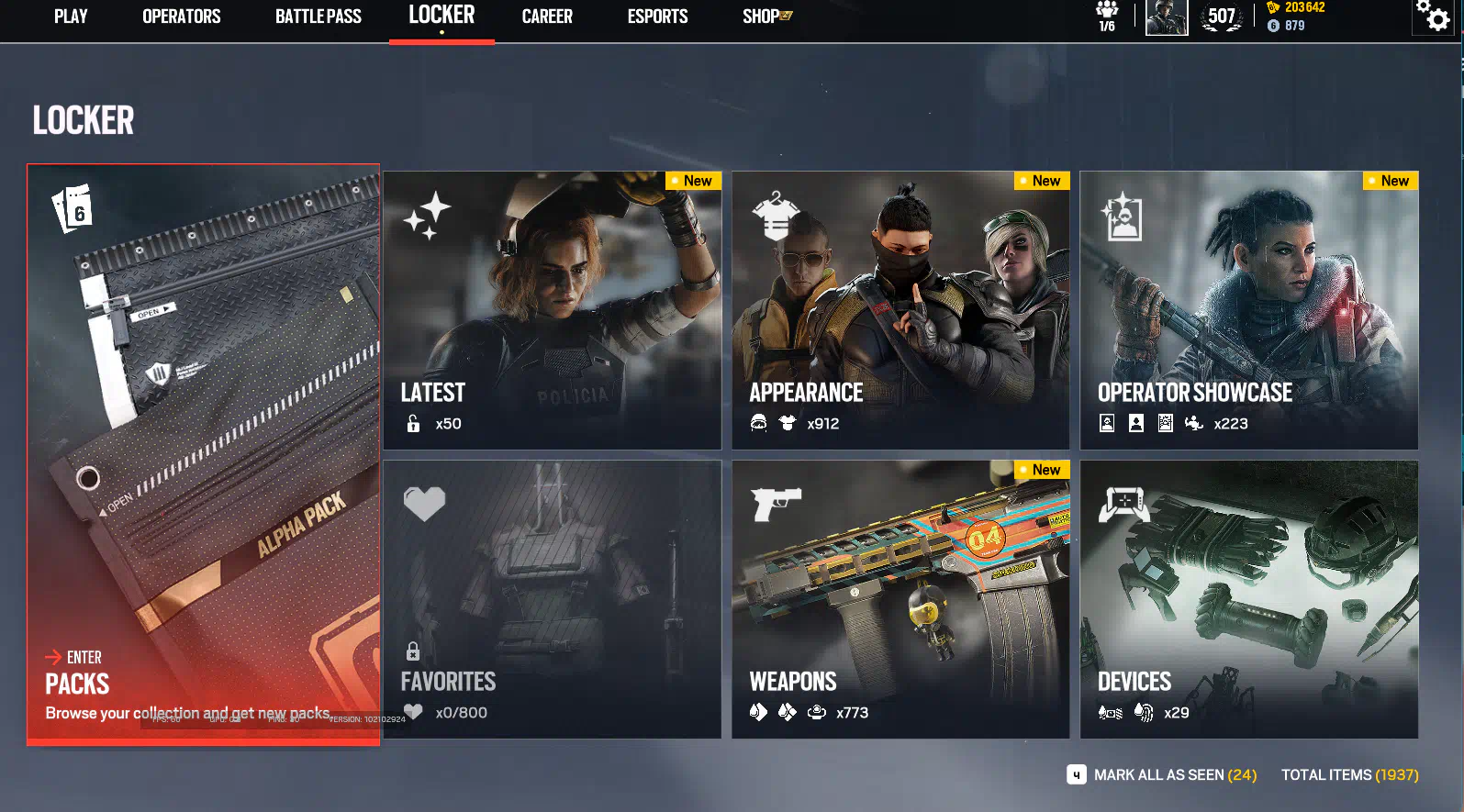Click the player profile avatar
The width and height of the screenshot is (1464, 812).
(1167, 17)
